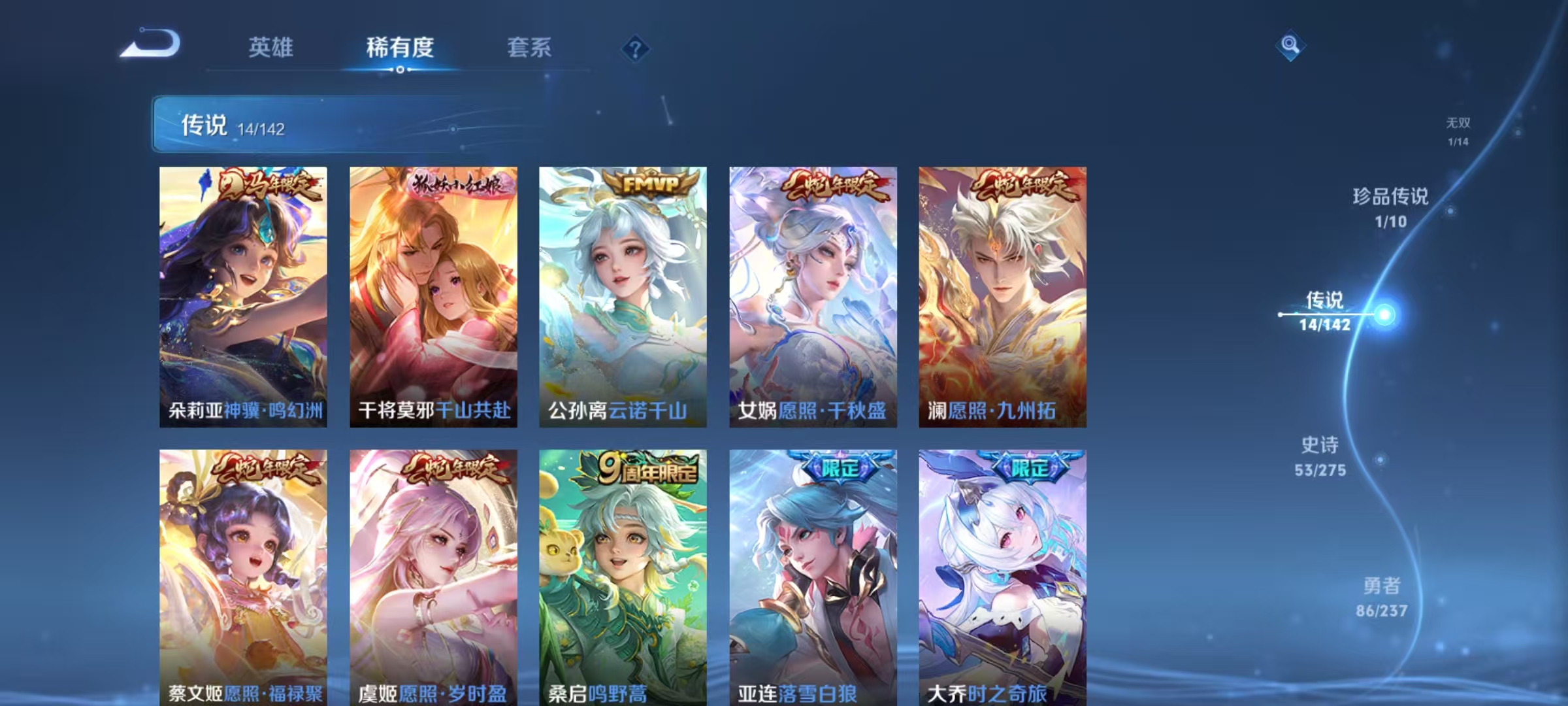The height and width of the screenshot is (706, 1568).
Task: Switch to the 英雄 tab
Action: click(x=272, y=48)
